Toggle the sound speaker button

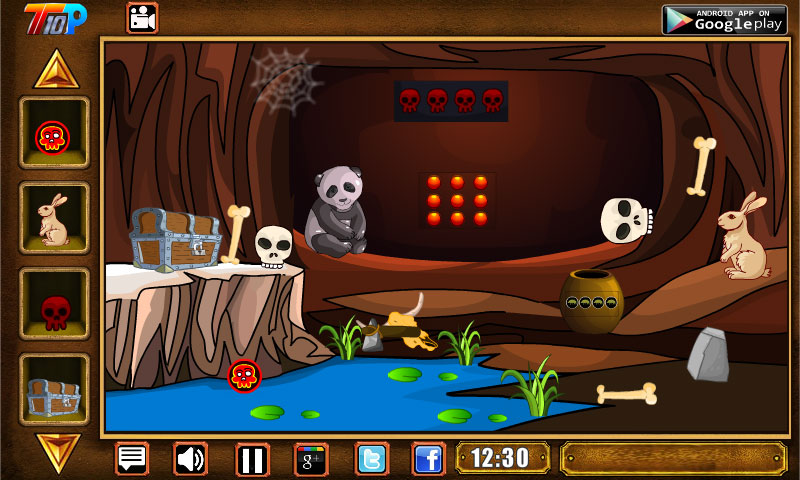[x=190, y=459]
